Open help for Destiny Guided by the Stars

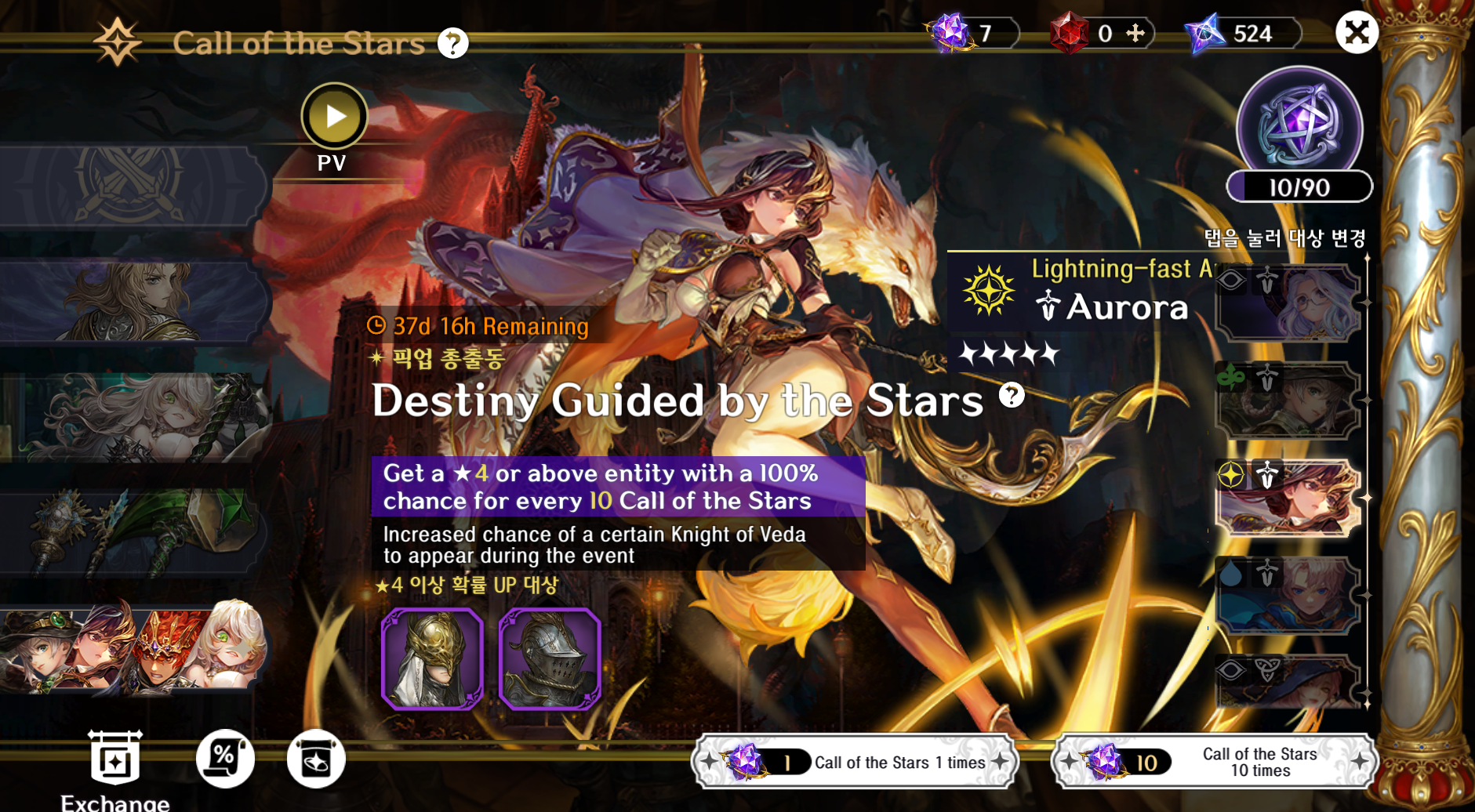[1012, 395]
